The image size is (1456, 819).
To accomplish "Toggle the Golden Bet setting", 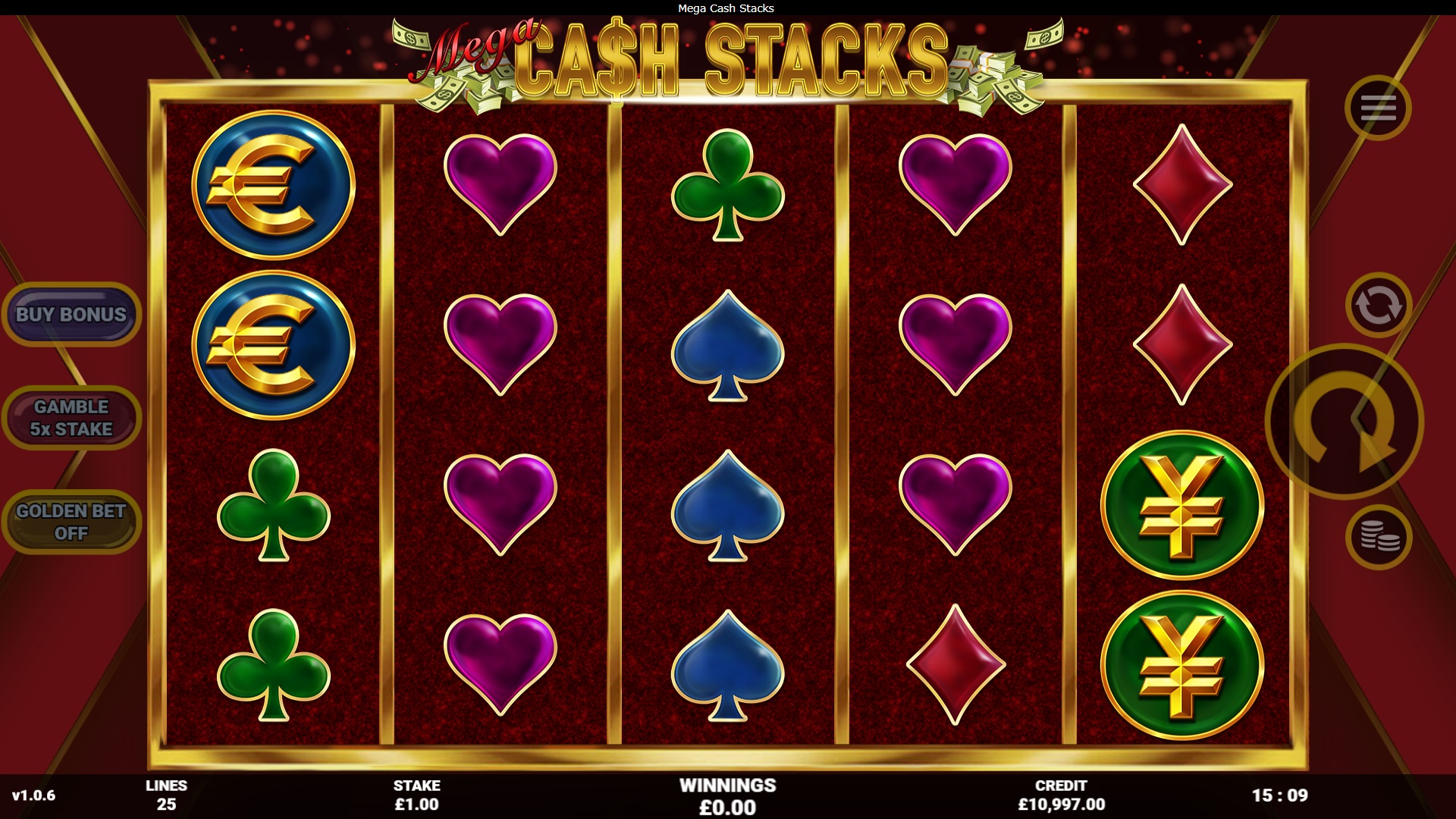I will (x=71, y=522).
